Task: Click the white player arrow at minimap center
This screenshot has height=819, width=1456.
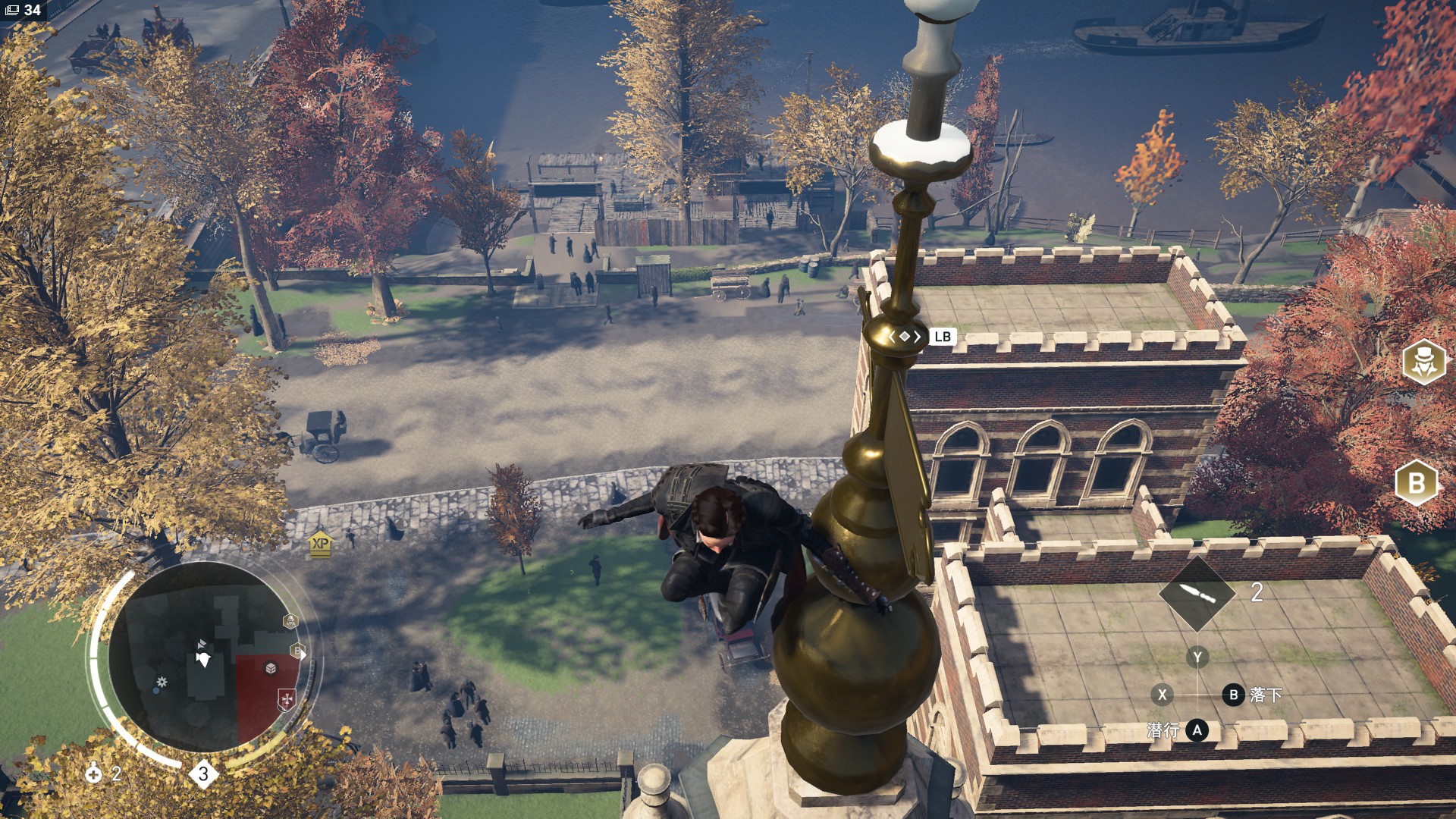Action: pos(204,657)
